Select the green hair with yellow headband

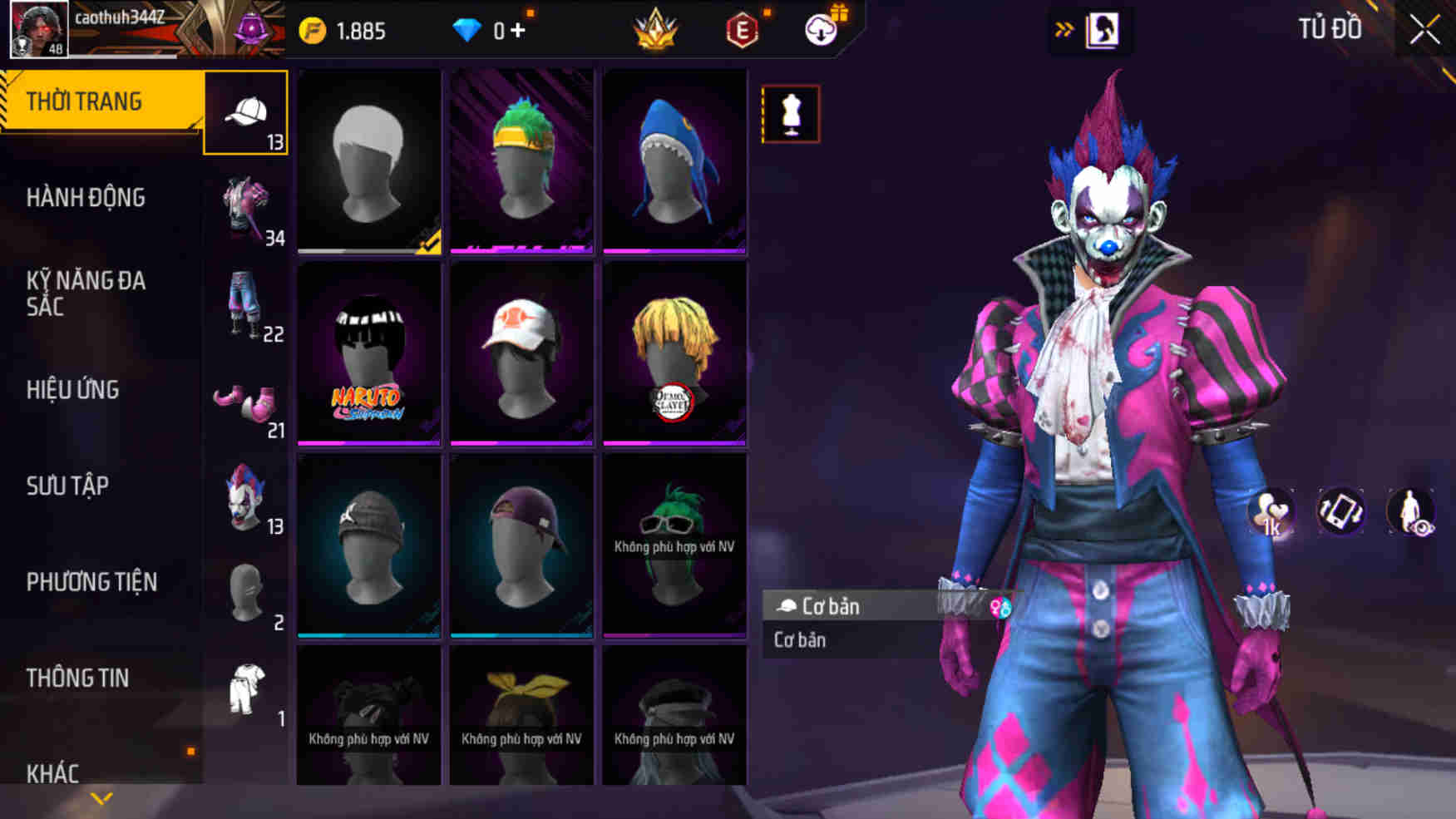(x=521, y=161)
